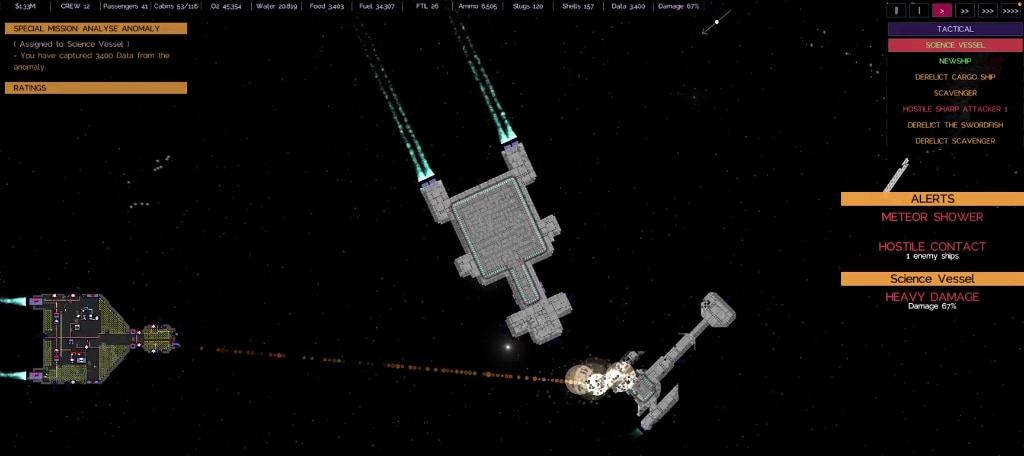
Task: Select Hostile Sharp Attacker 1 entry
Action: [955, 109]
